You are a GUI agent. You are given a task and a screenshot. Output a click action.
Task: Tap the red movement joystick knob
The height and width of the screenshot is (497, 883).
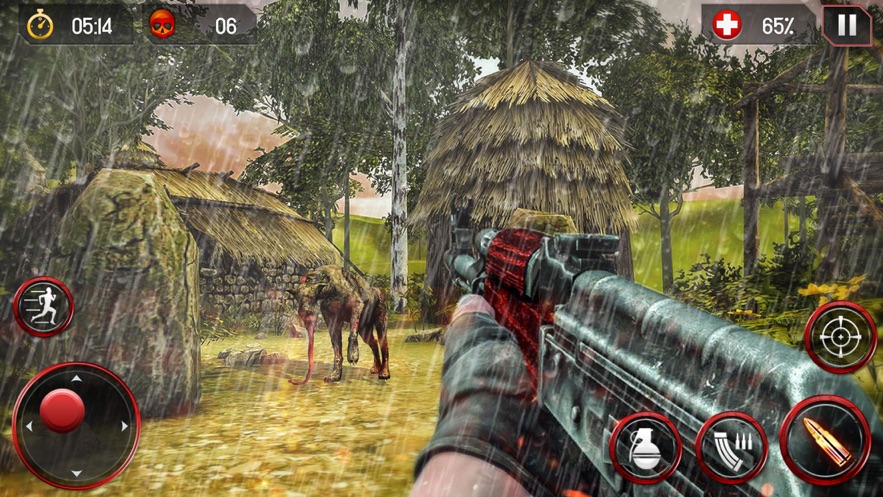click(63, 411)
